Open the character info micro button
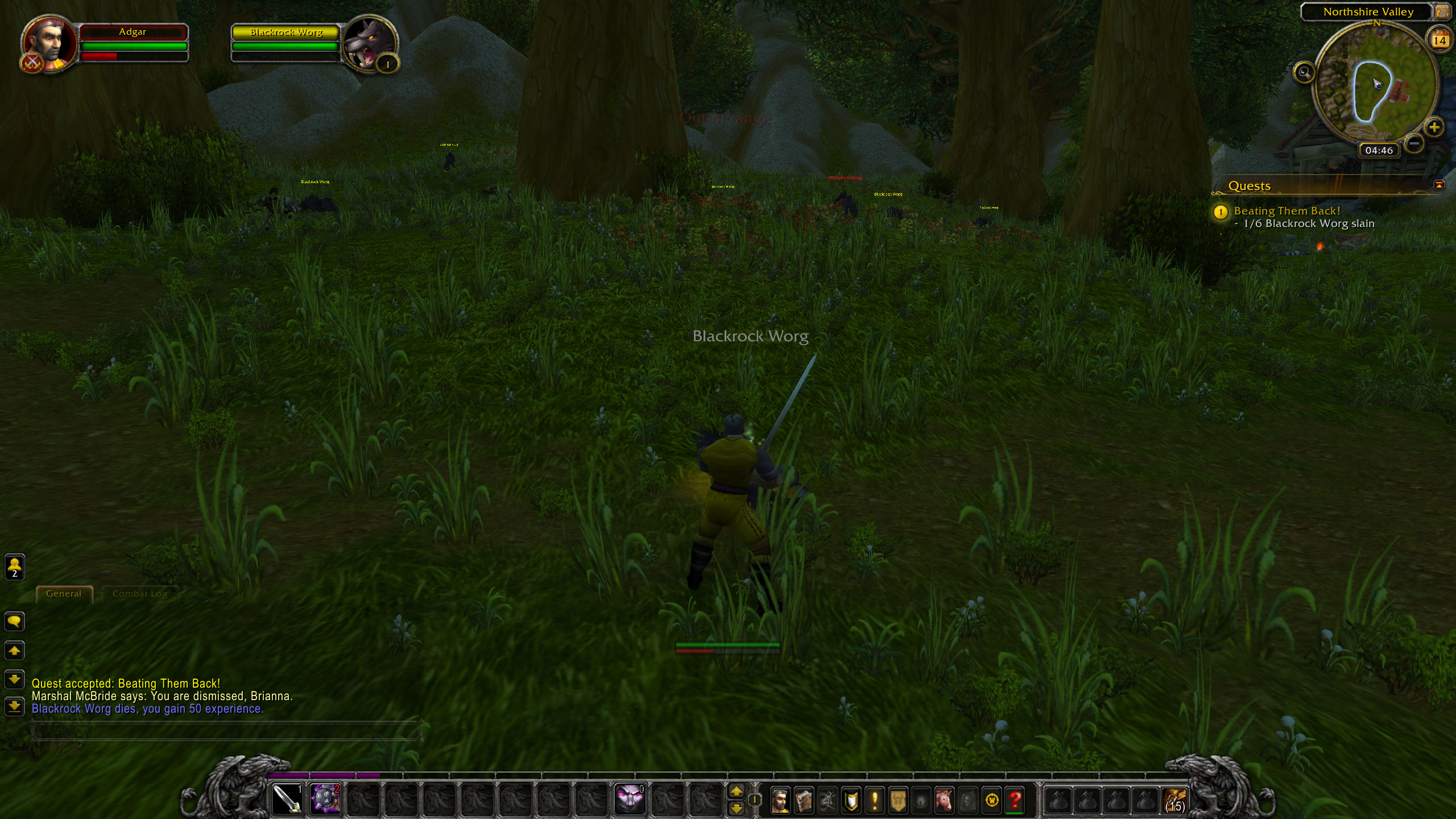Viewport: 1456px width, 819px height. 780,800
